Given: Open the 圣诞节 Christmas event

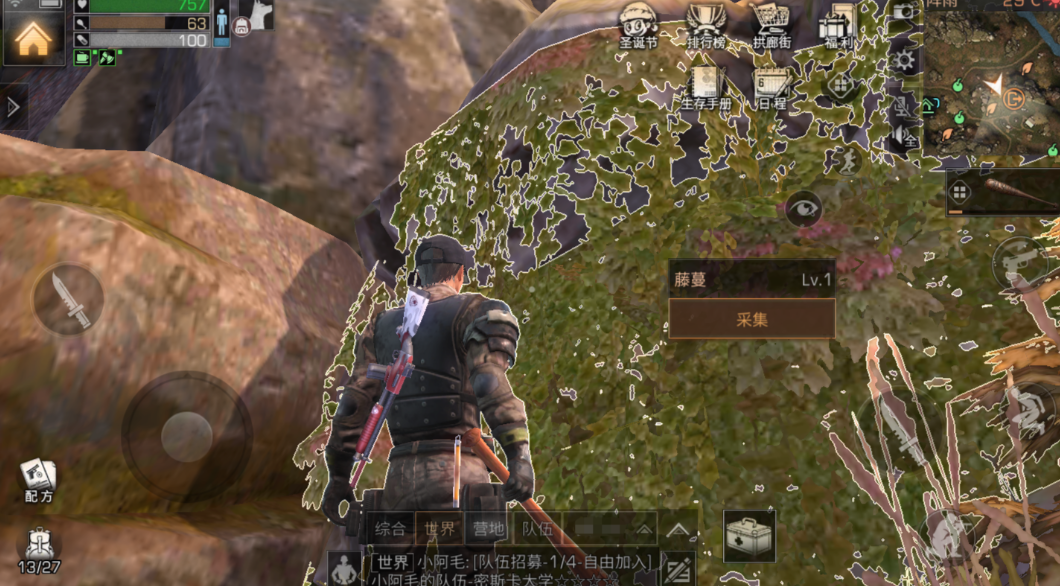Looking at the screenshot, I should [x=638, y=23].
